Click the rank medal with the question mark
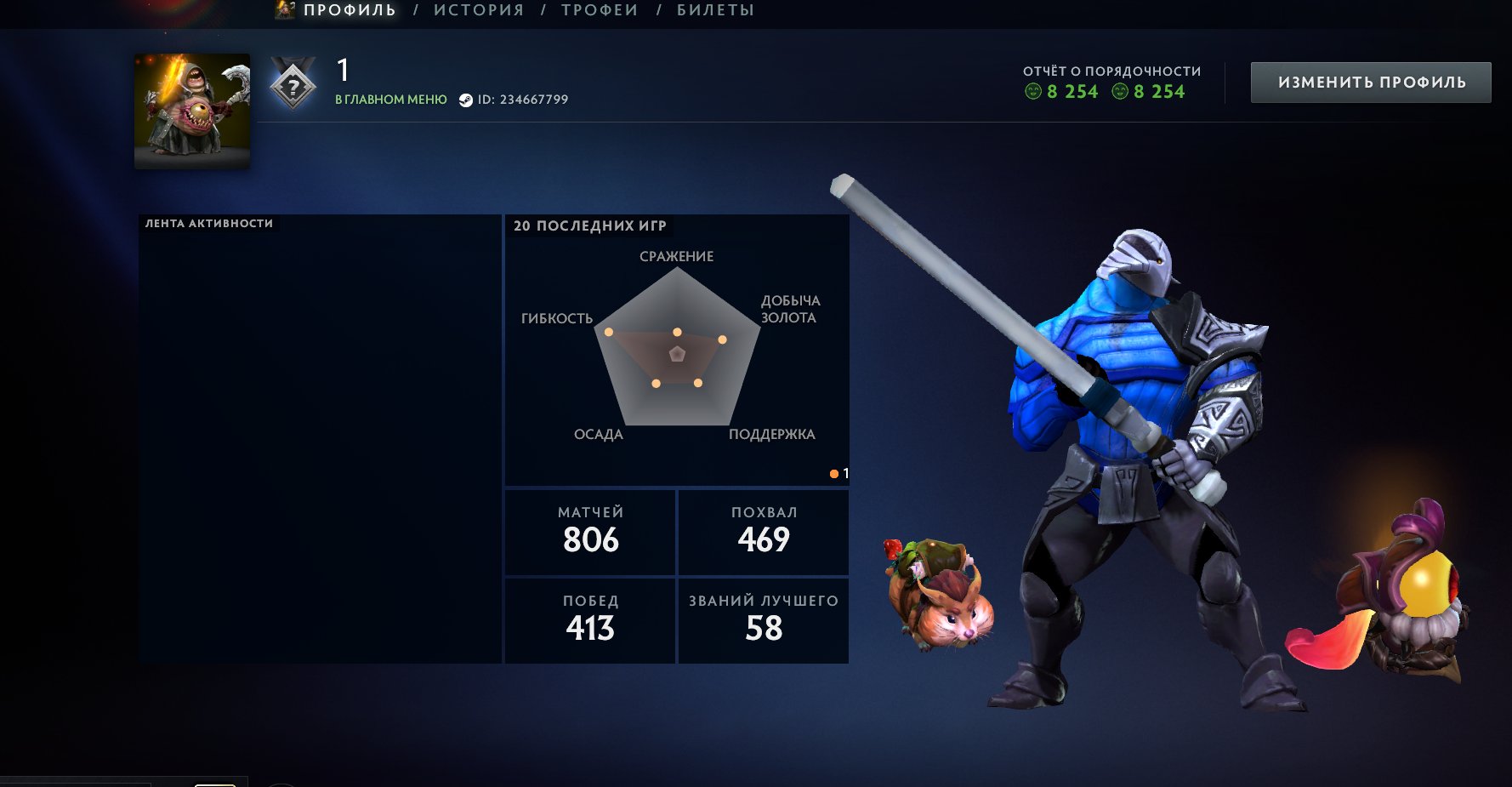This screenshot has width=1512, height=787. coord(293,83)
